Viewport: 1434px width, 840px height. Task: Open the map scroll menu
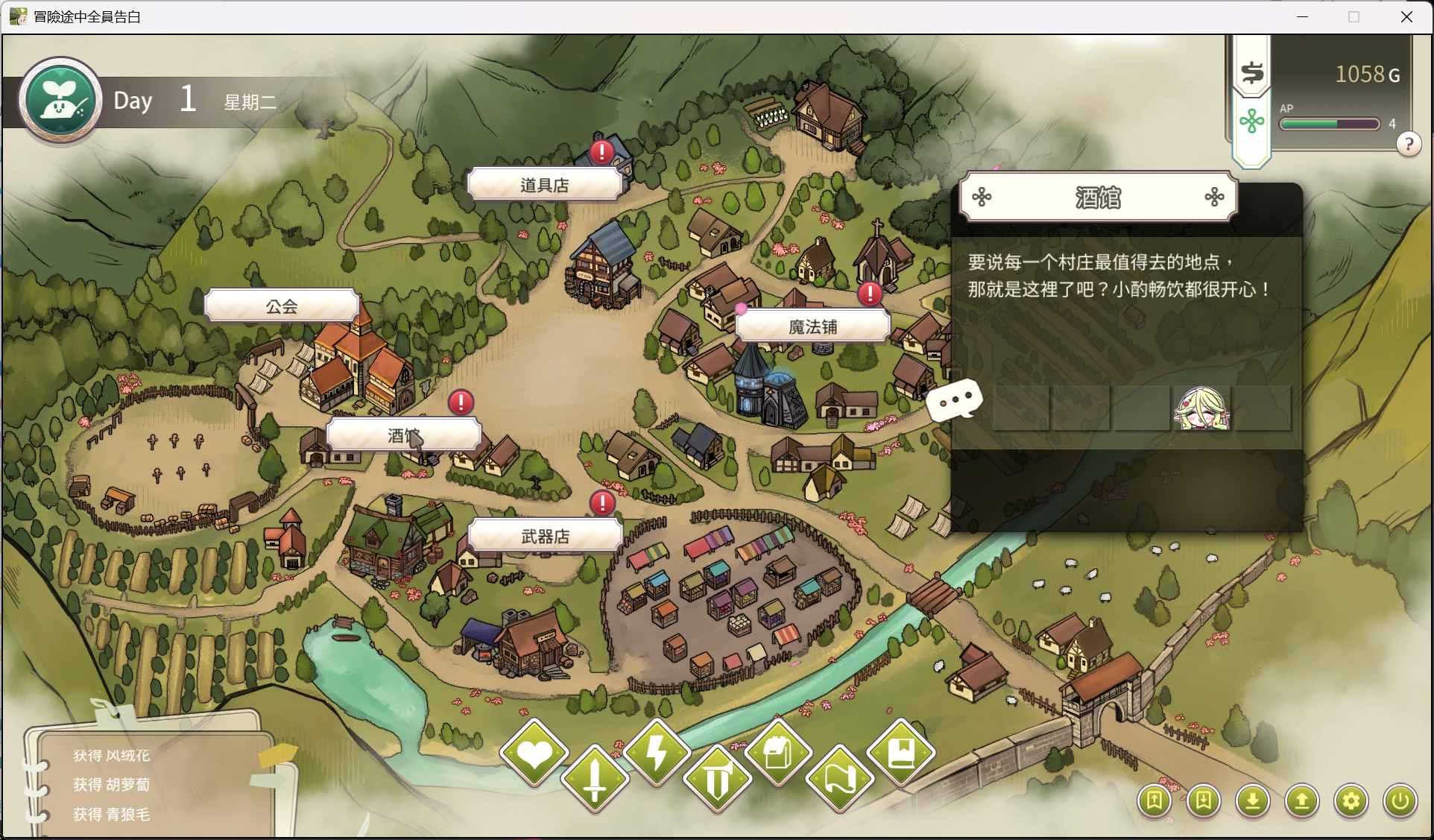pos(840,780)
